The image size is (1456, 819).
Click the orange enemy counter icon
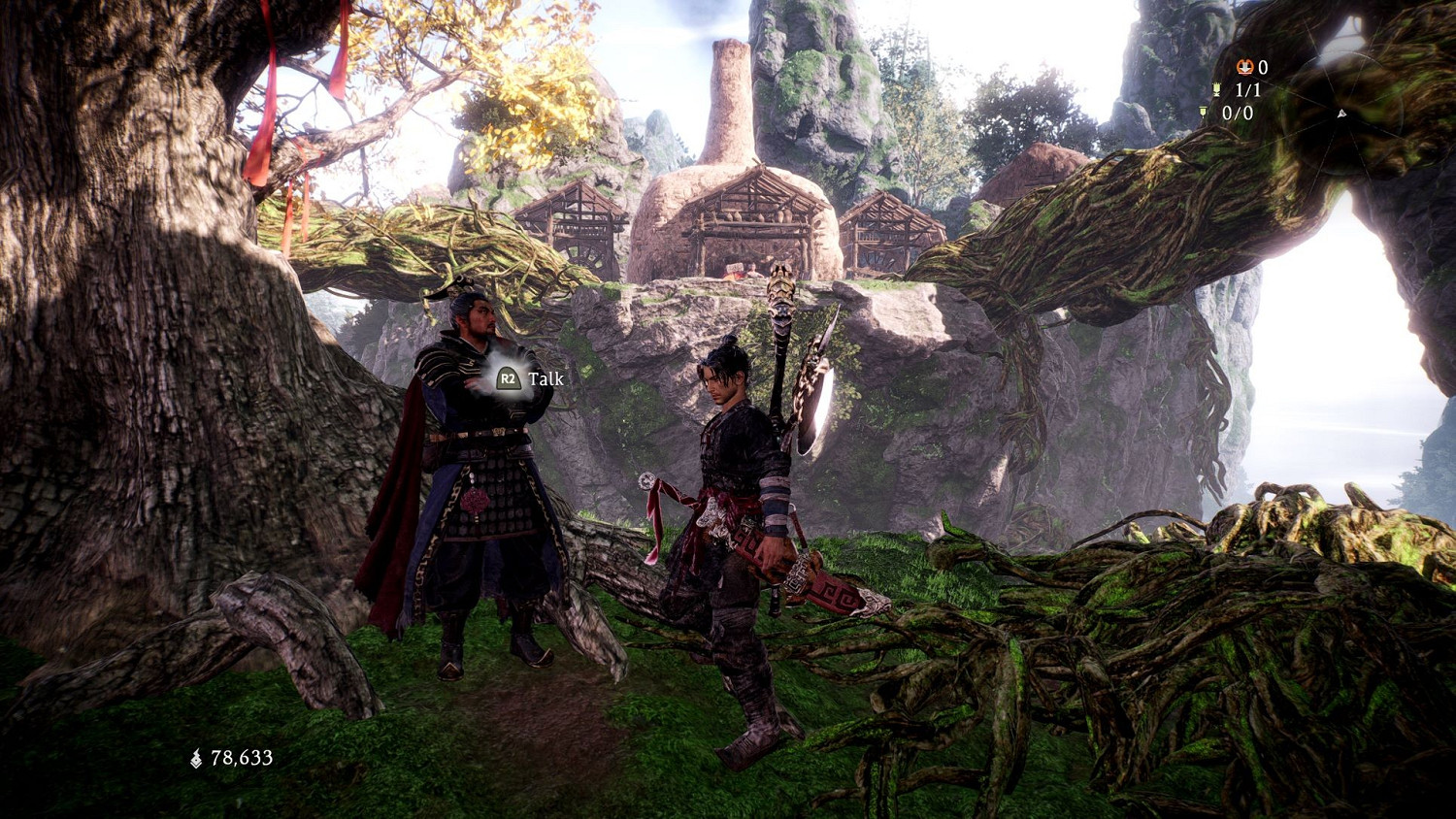1245,67
